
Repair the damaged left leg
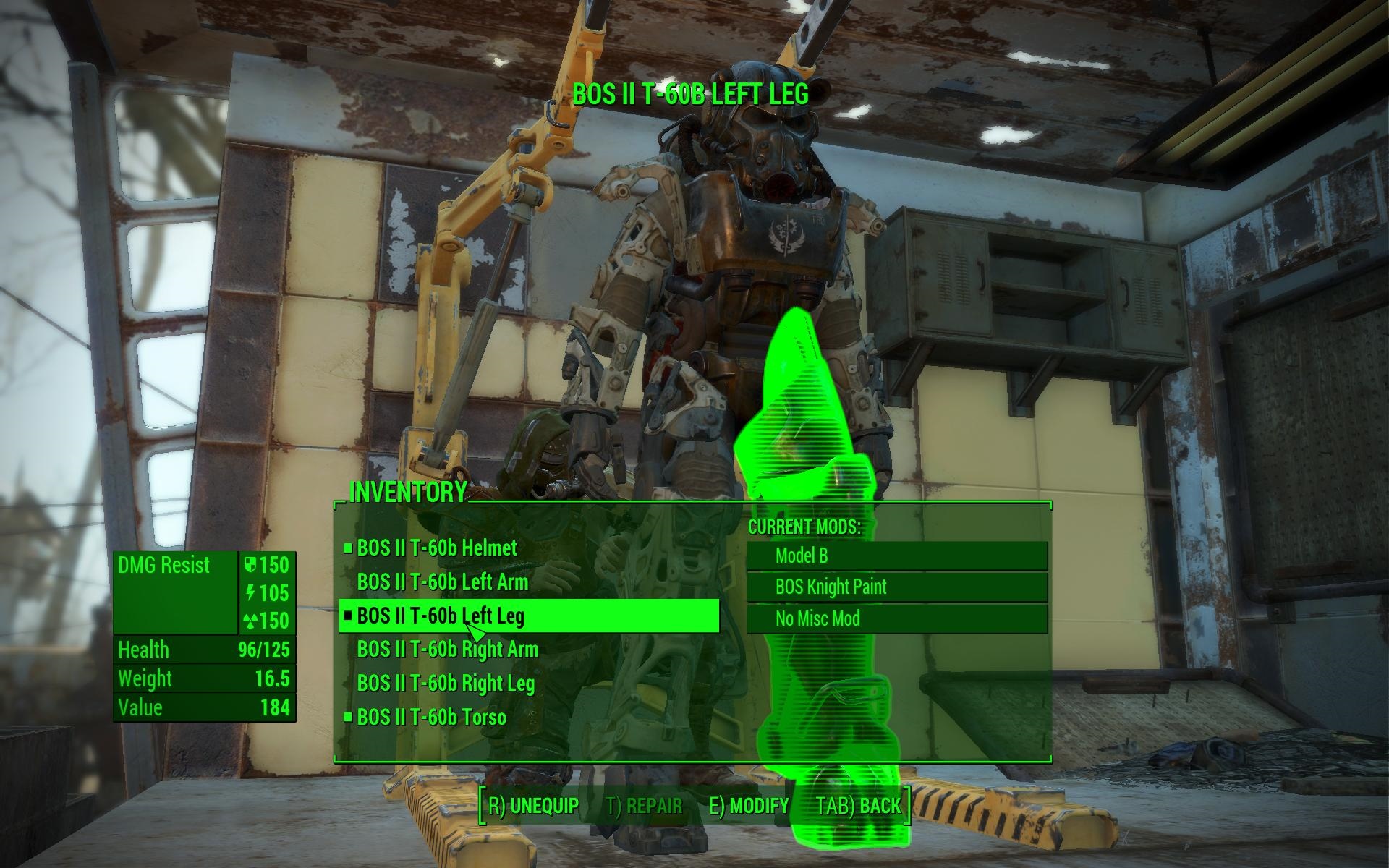(644, 806)
